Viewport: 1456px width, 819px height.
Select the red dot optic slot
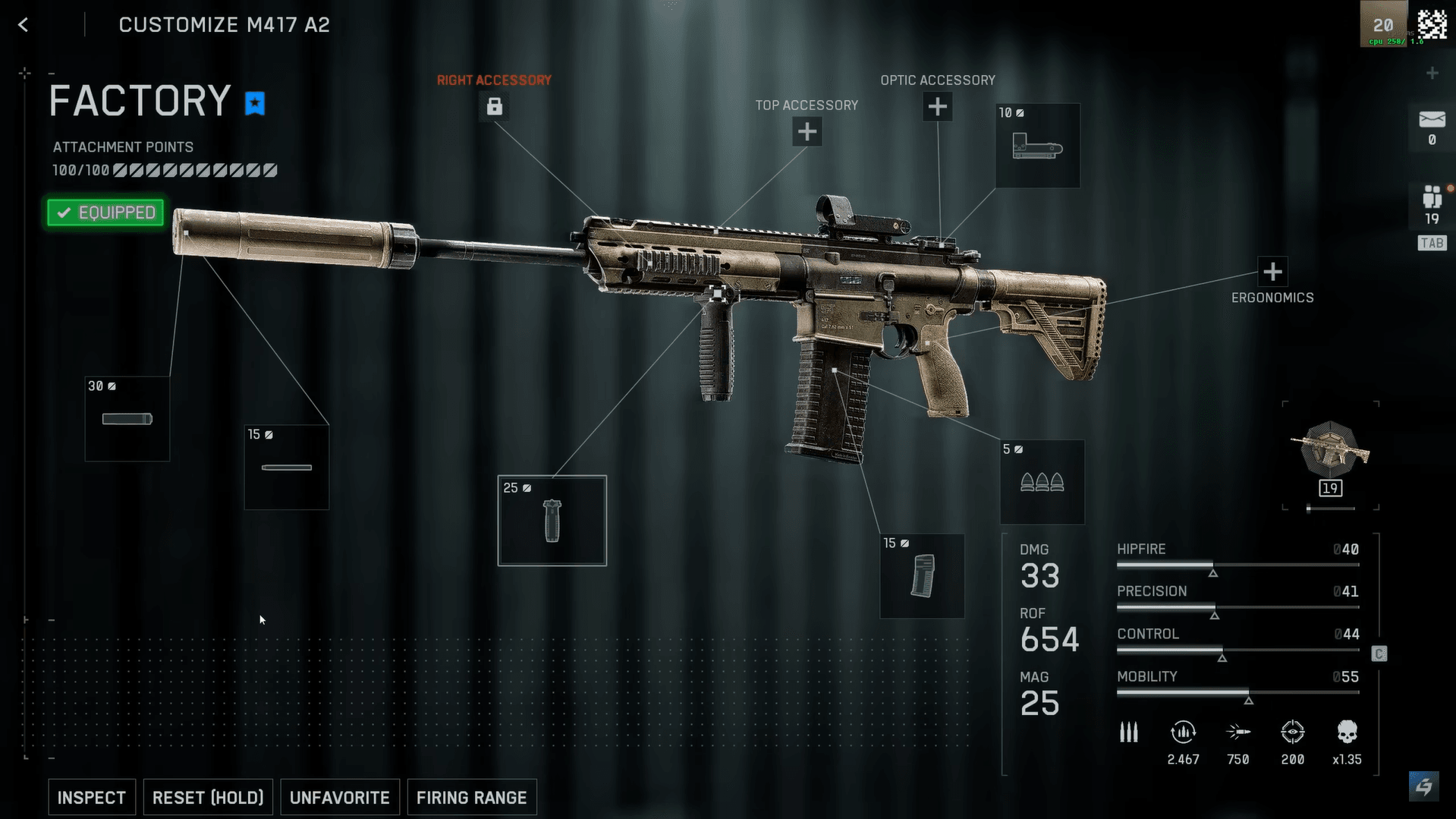coord(1037,146)
